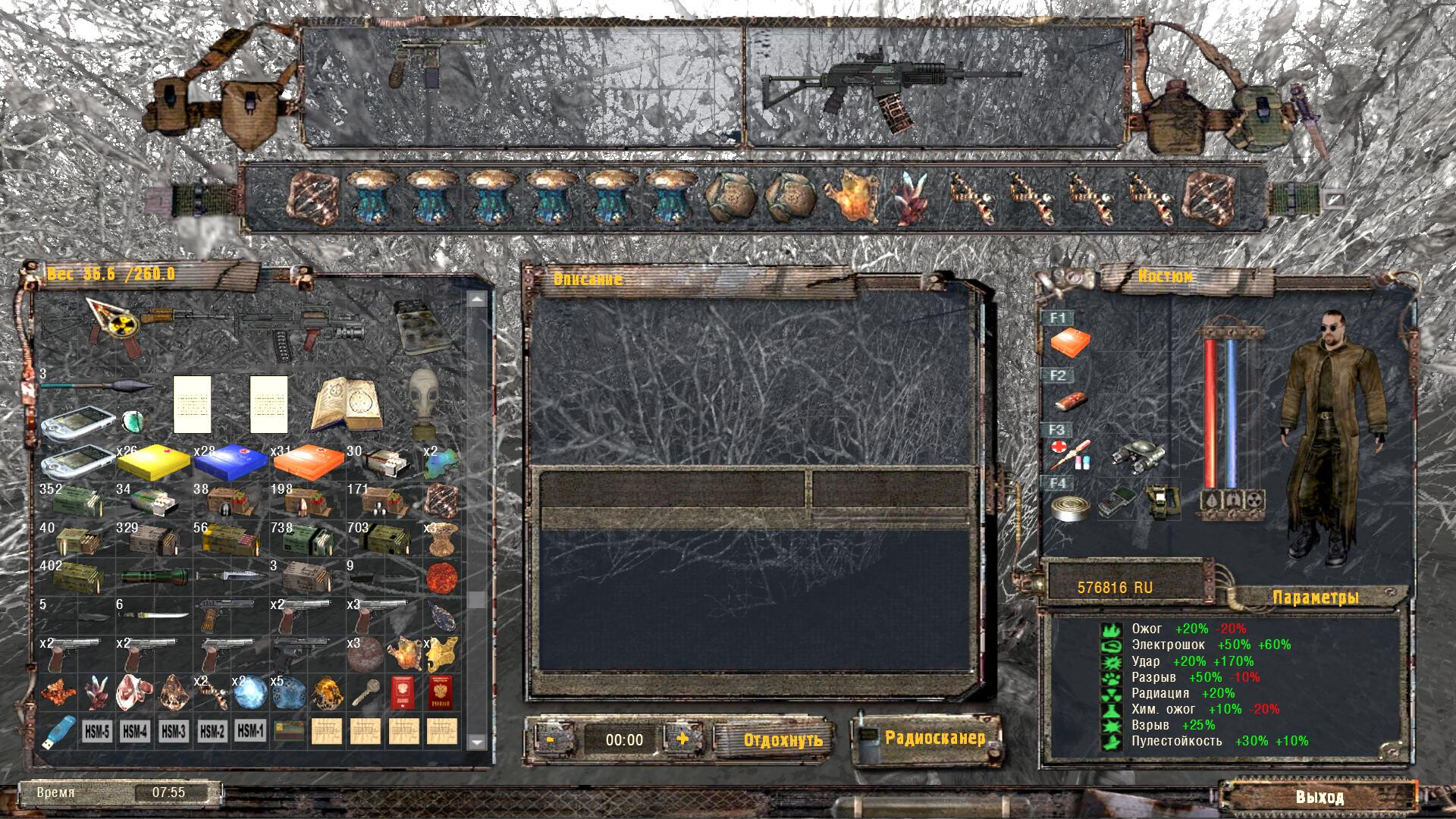Increase rest time with plus button

(682, 739)
